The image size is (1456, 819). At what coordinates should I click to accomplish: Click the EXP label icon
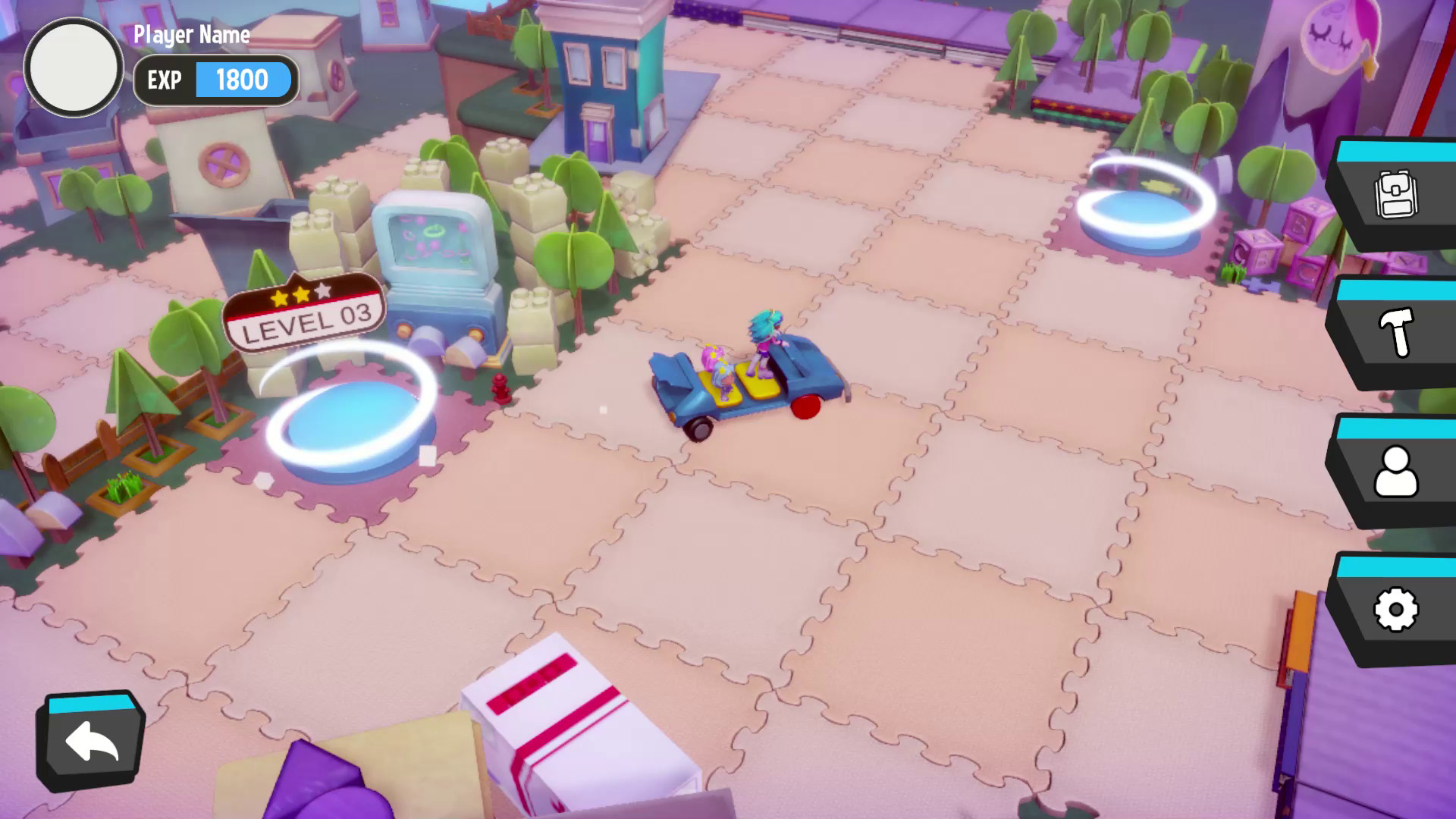(x=164, y=80)
